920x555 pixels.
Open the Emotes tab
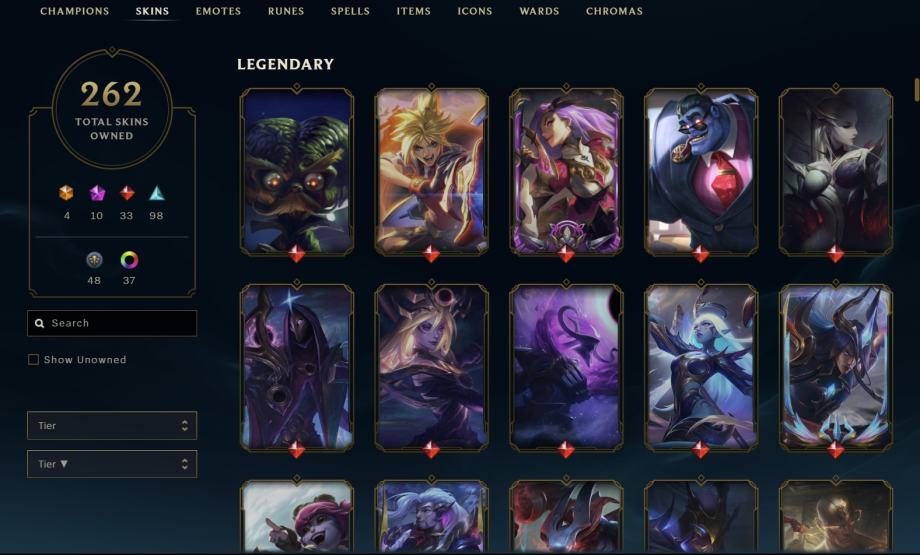click(218, 12)
